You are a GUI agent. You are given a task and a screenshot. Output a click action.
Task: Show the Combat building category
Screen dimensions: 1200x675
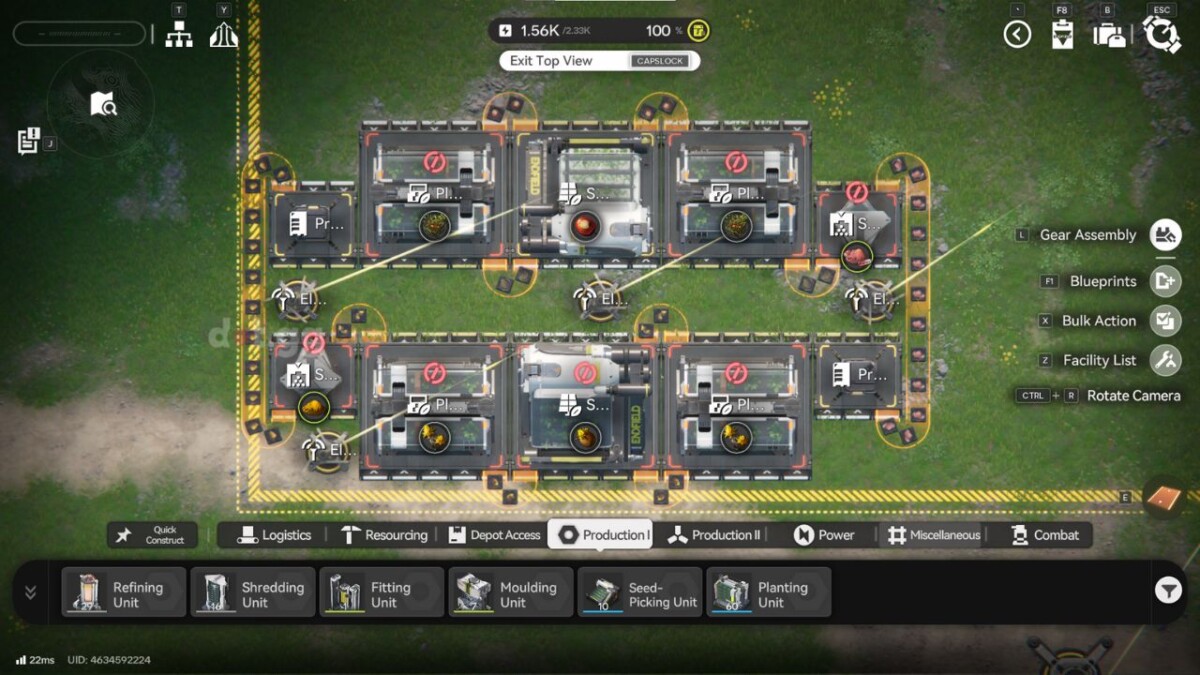pyautogui.click(x=1045, y=535)
